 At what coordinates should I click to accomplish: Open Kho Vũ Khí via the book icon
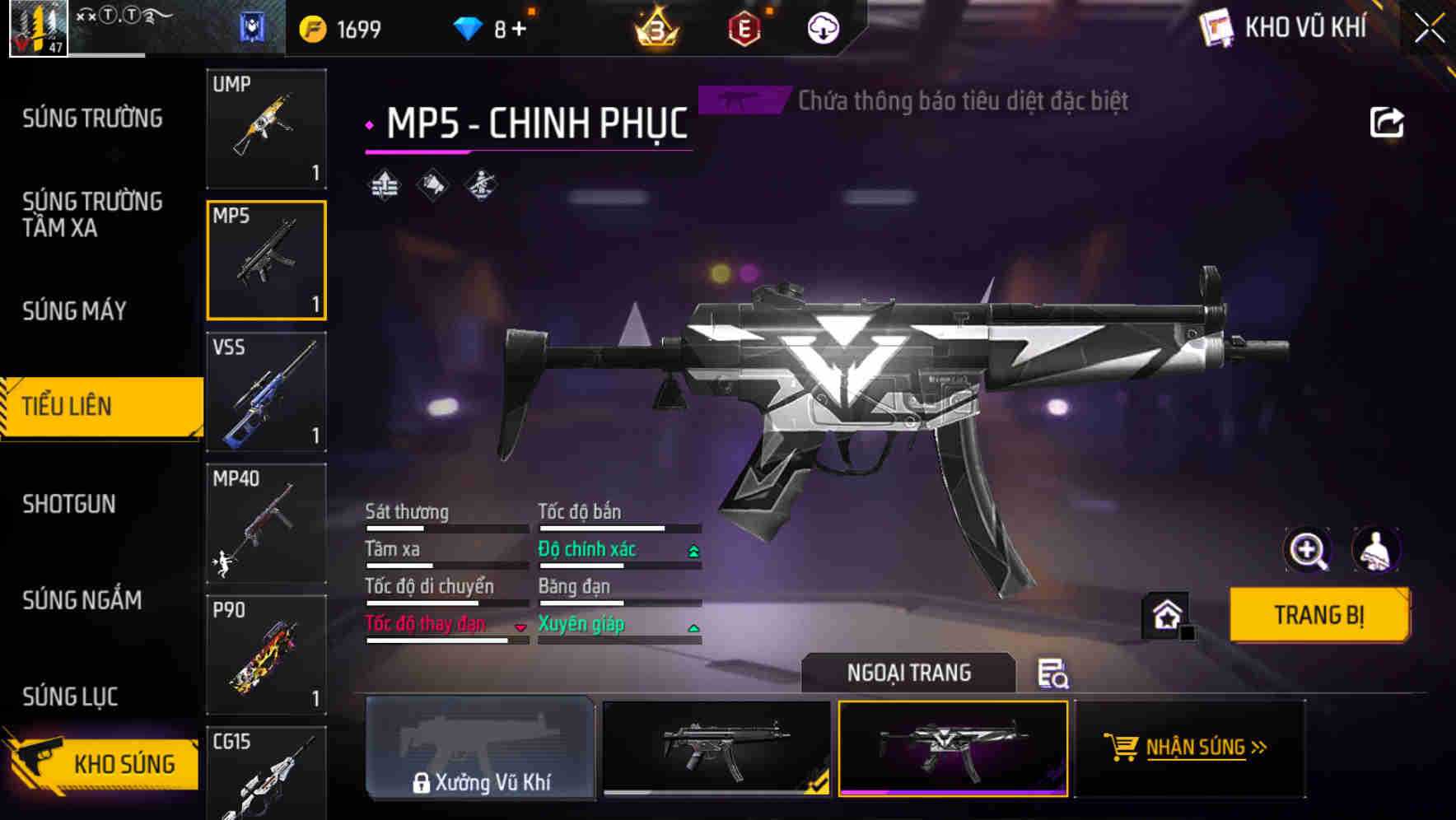(x=1216, y=26)
